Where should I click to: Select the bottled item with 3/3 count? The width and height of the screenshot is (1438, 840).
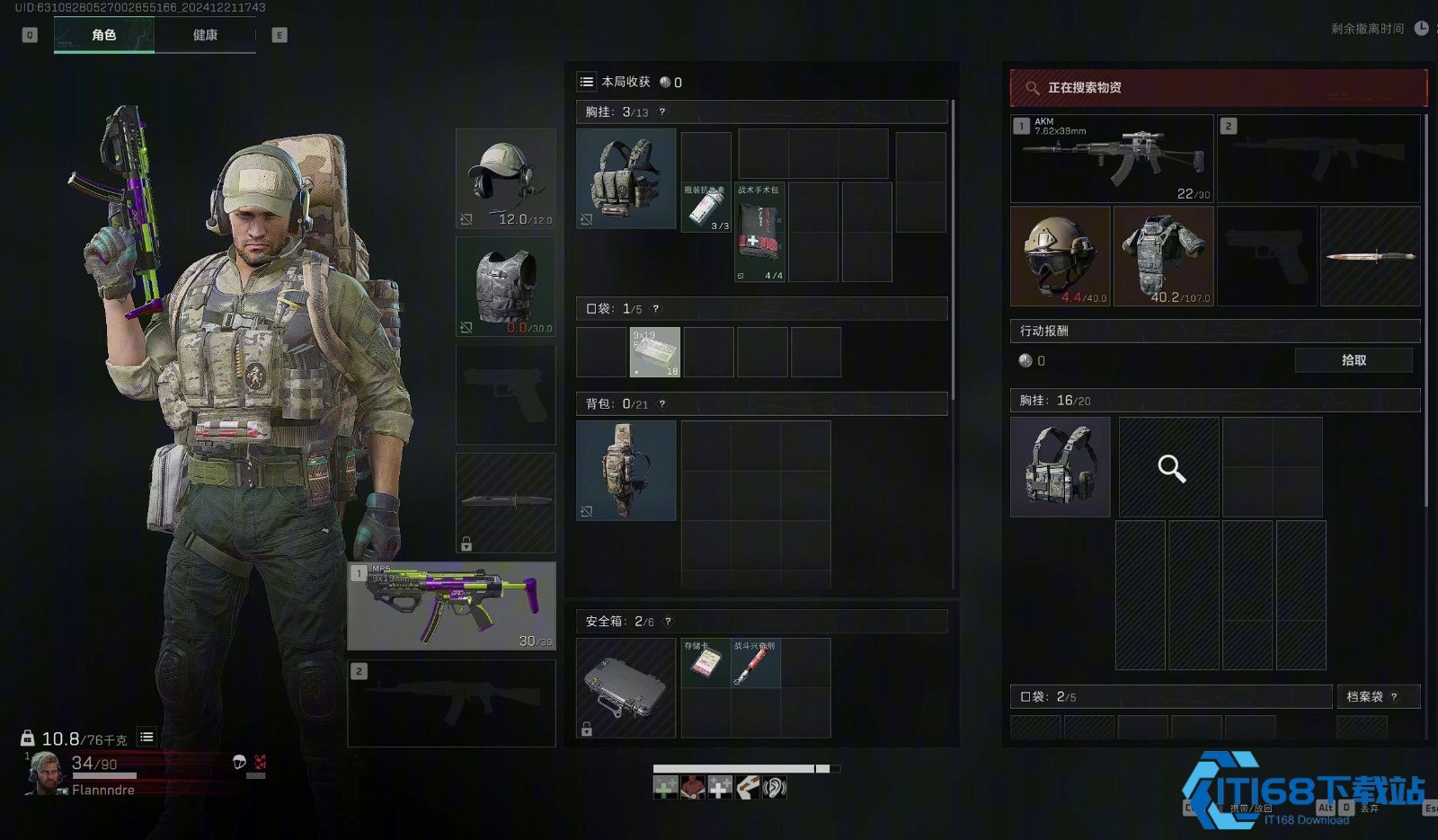tap(706, 208)
